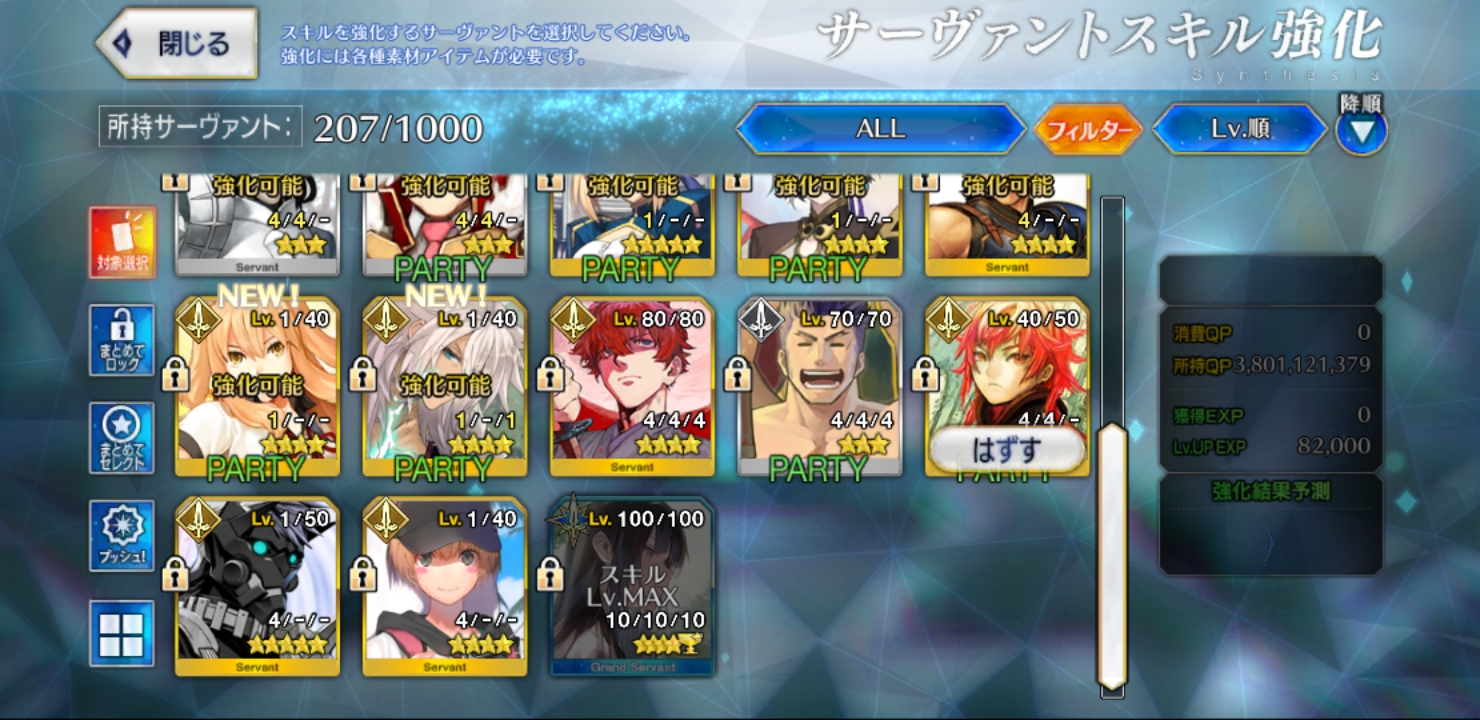Activate the まとめてセレクト bulk select button
The width and height of the screenshot is (1480, 720).
point(122,438)
